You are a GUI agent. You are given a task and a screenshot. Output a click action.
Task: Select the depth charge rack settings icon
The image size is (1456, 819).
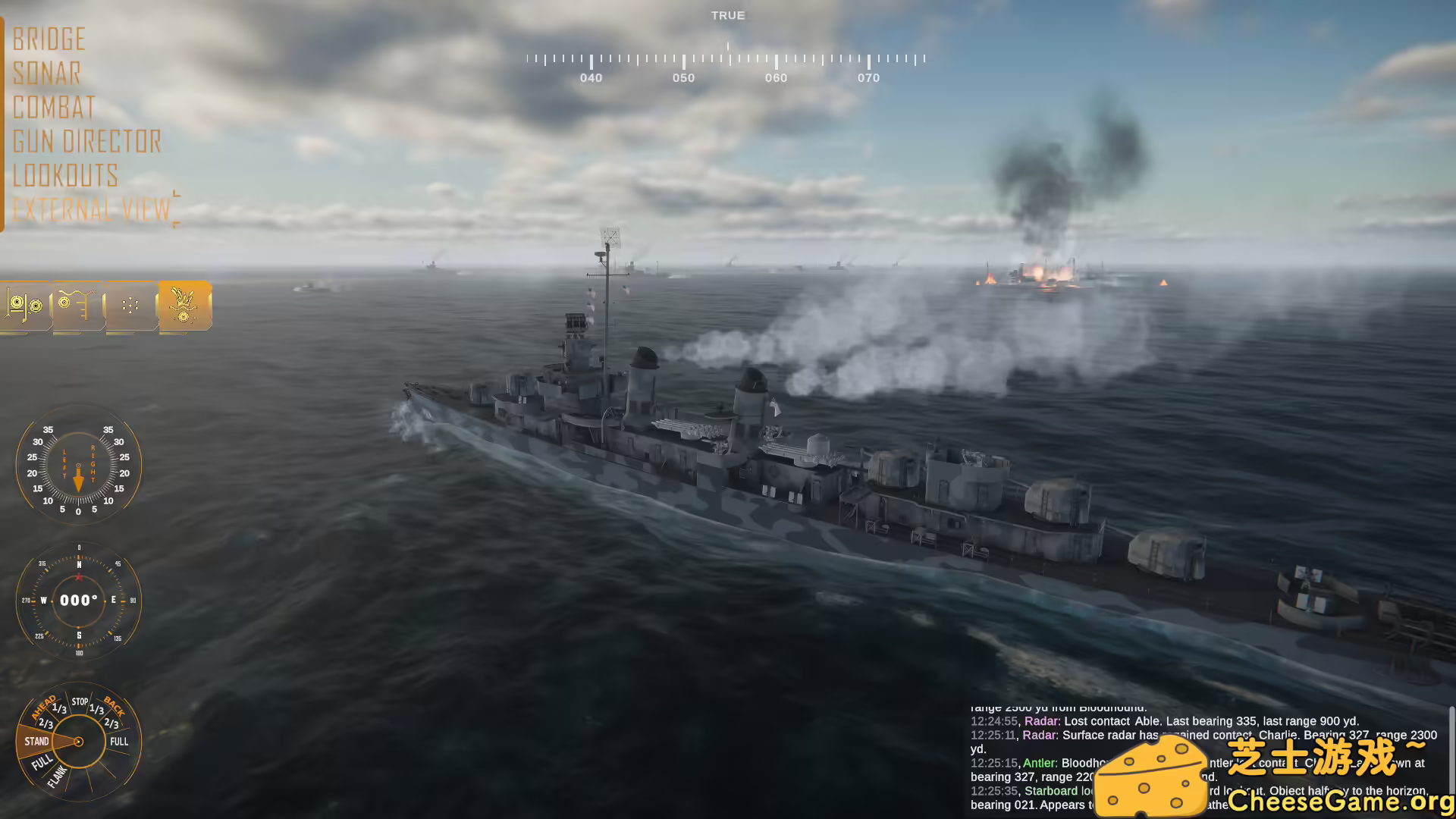click(x=78, y=306)
